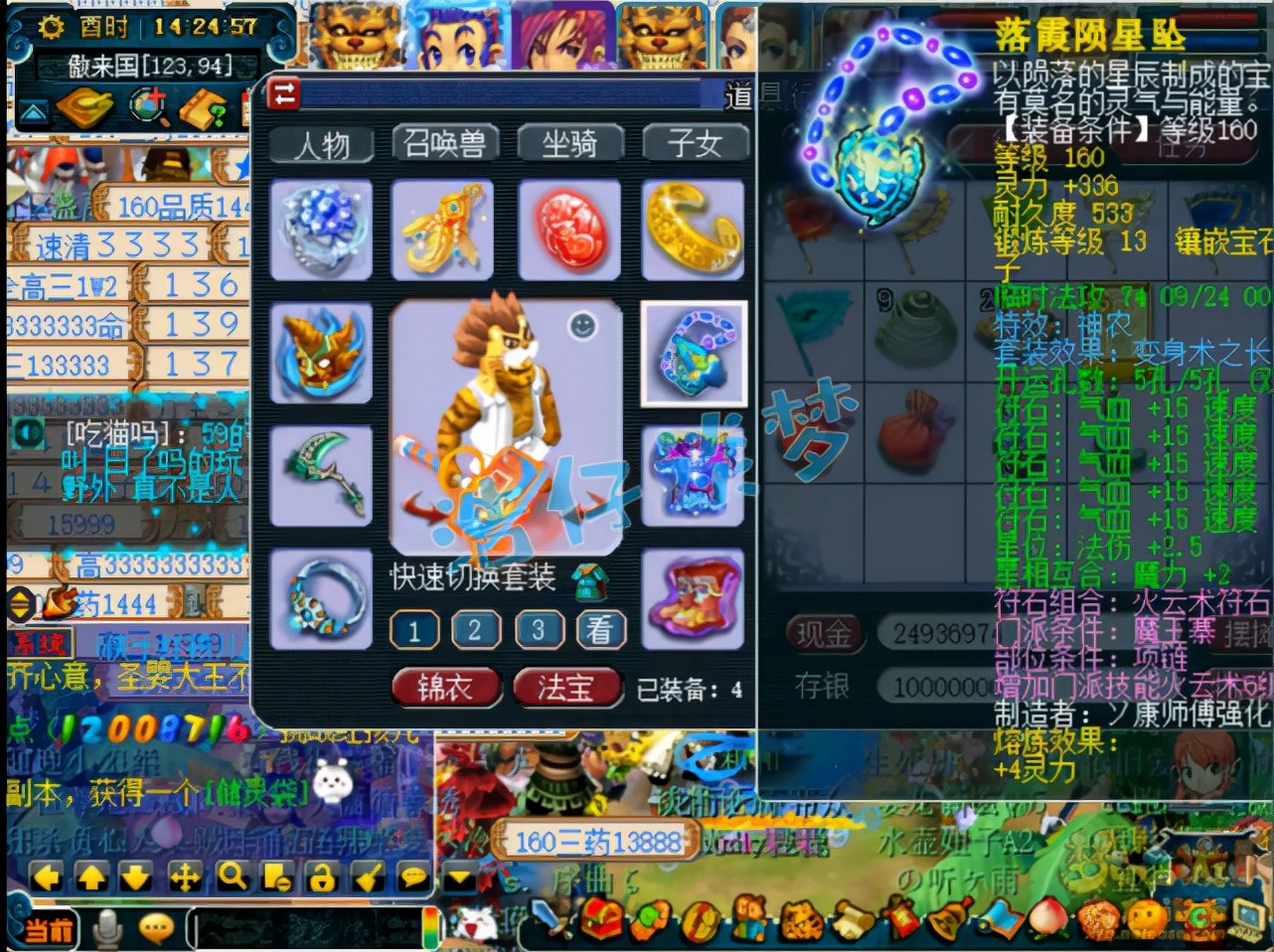Switch to the 坐骑 tab
1274x952 pixels.
[568, 143]
